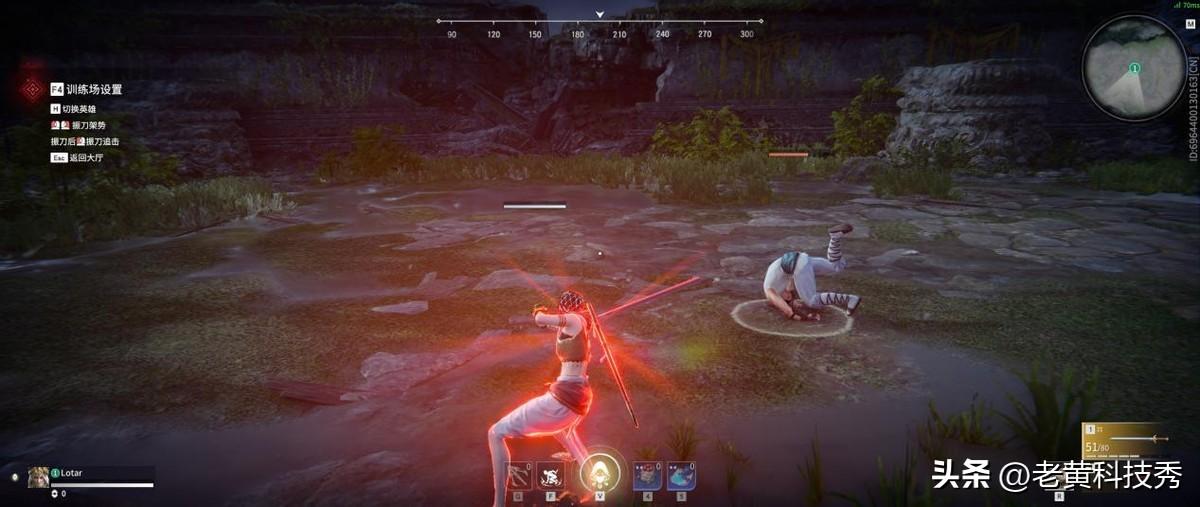
Task: Use the red armor repair item slot
Action: [647, 475]
